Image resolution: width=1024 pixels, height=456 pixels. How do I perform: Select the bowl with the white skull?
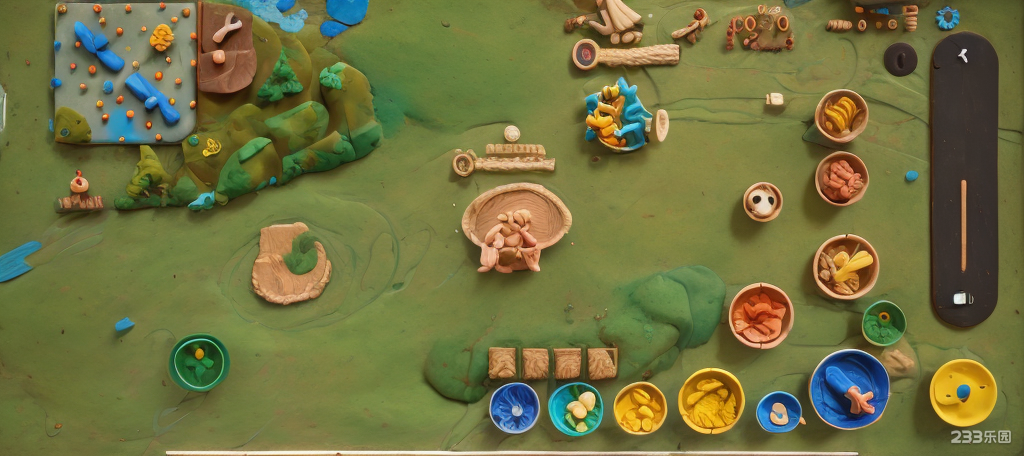point(762,201)
